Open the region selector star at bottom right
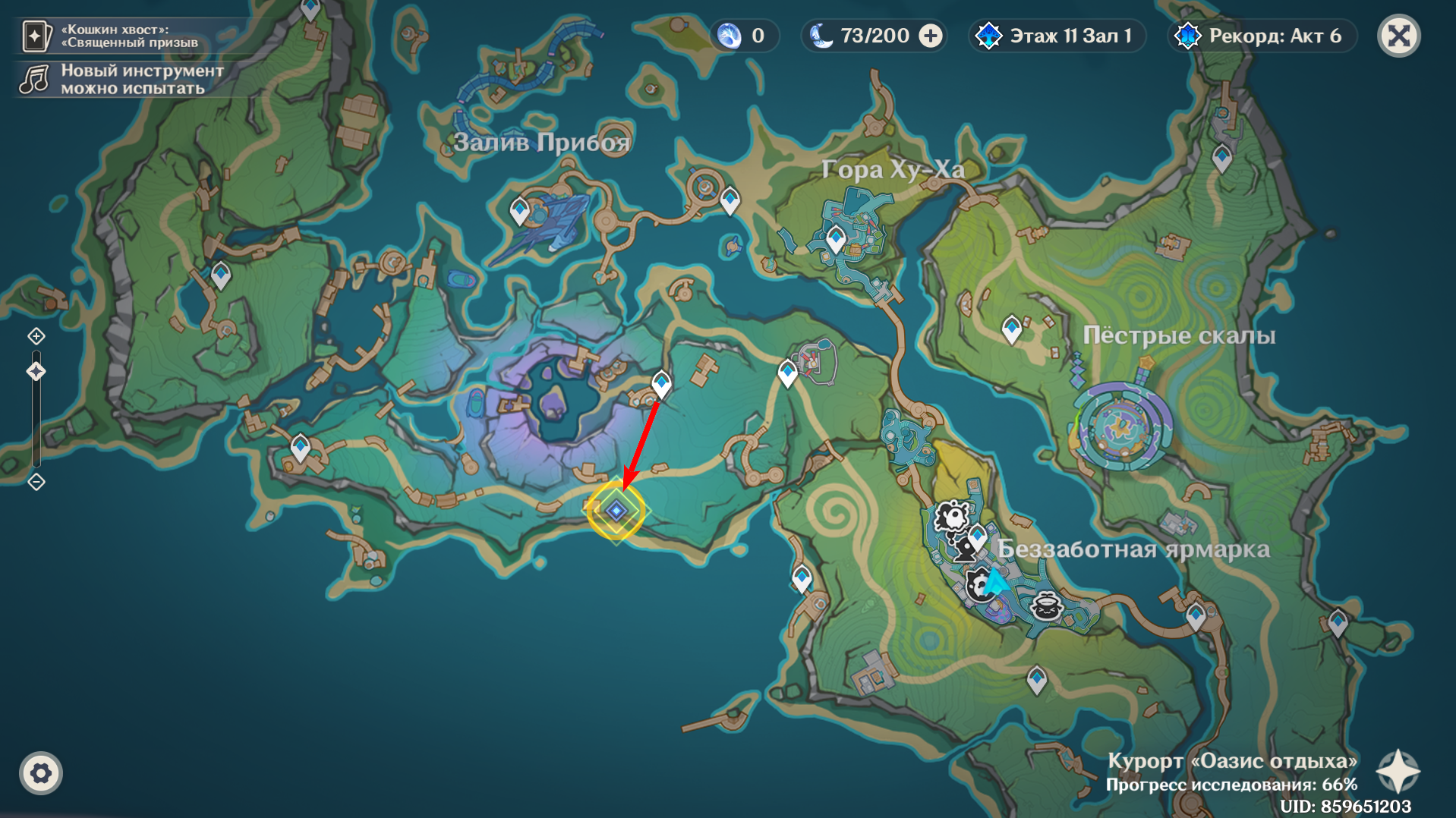1456x818 pixels. point(1398,772)
